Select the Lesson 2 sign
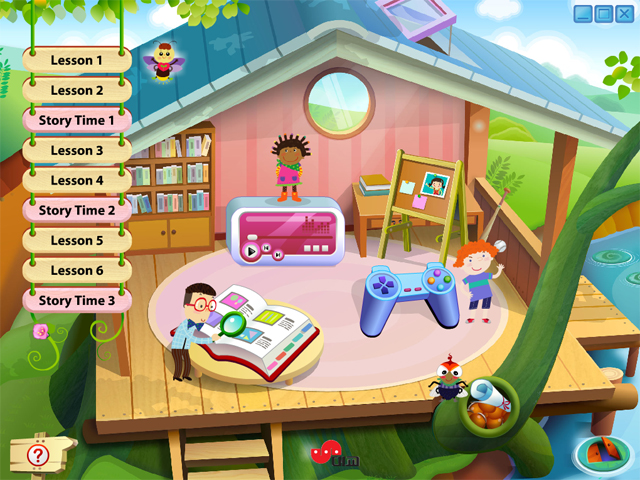Screen dimensions: 640x480 [x=77, y=90]
